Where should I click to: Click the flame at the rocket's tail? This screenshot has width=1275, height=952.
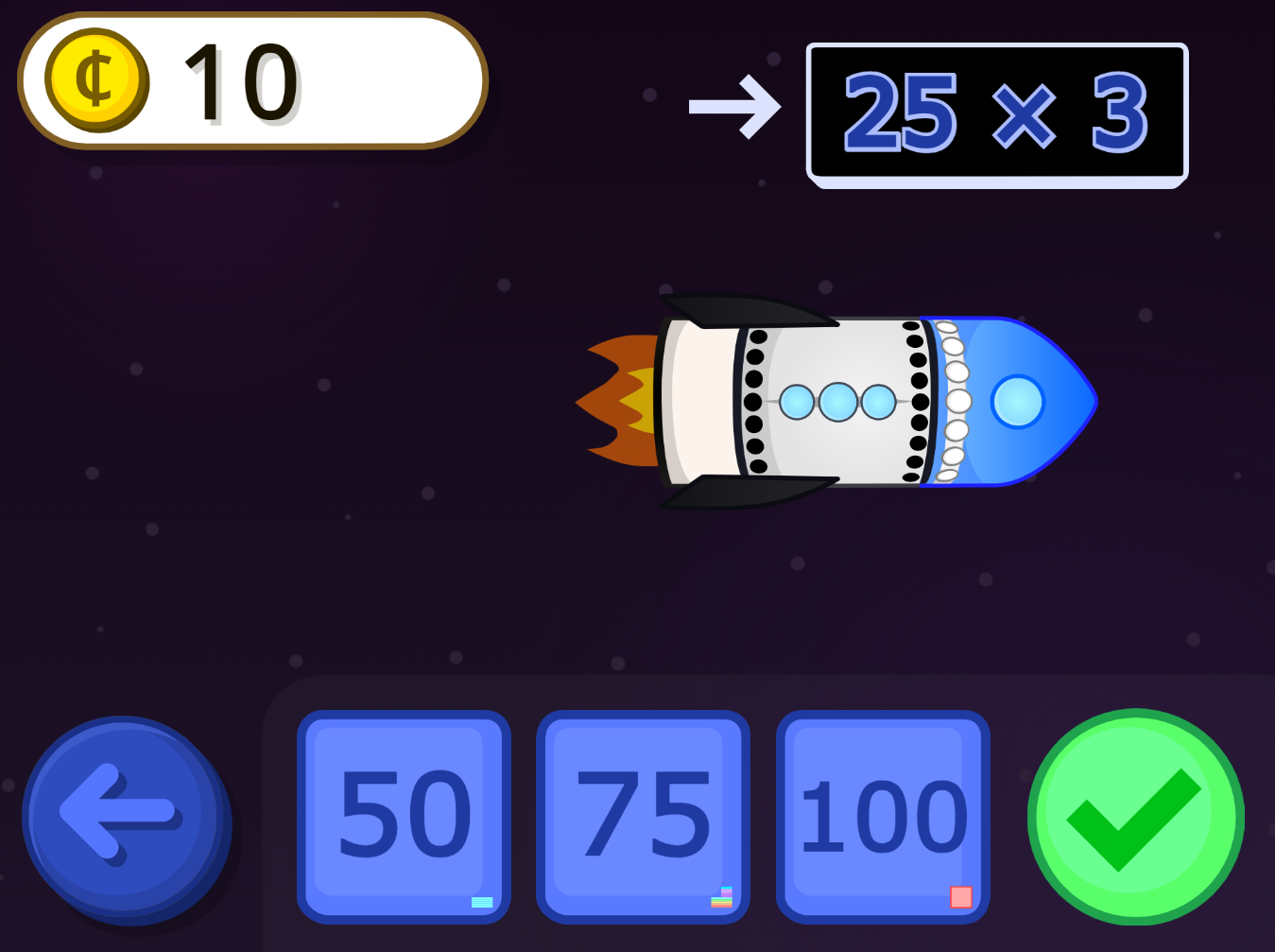(x=619, y=402)
